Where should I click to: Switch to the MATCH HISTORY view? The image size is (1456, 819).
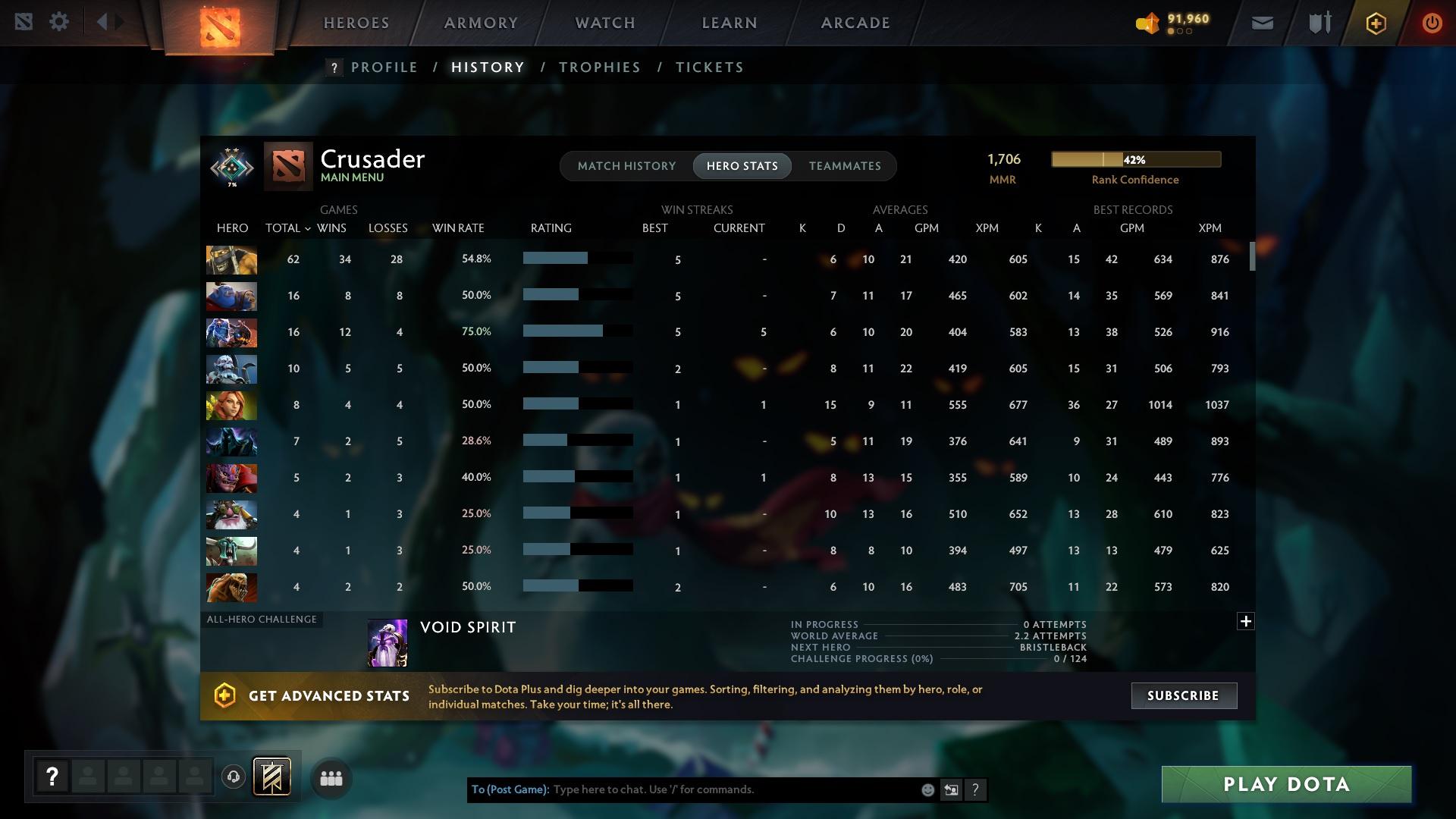[626, 165]
